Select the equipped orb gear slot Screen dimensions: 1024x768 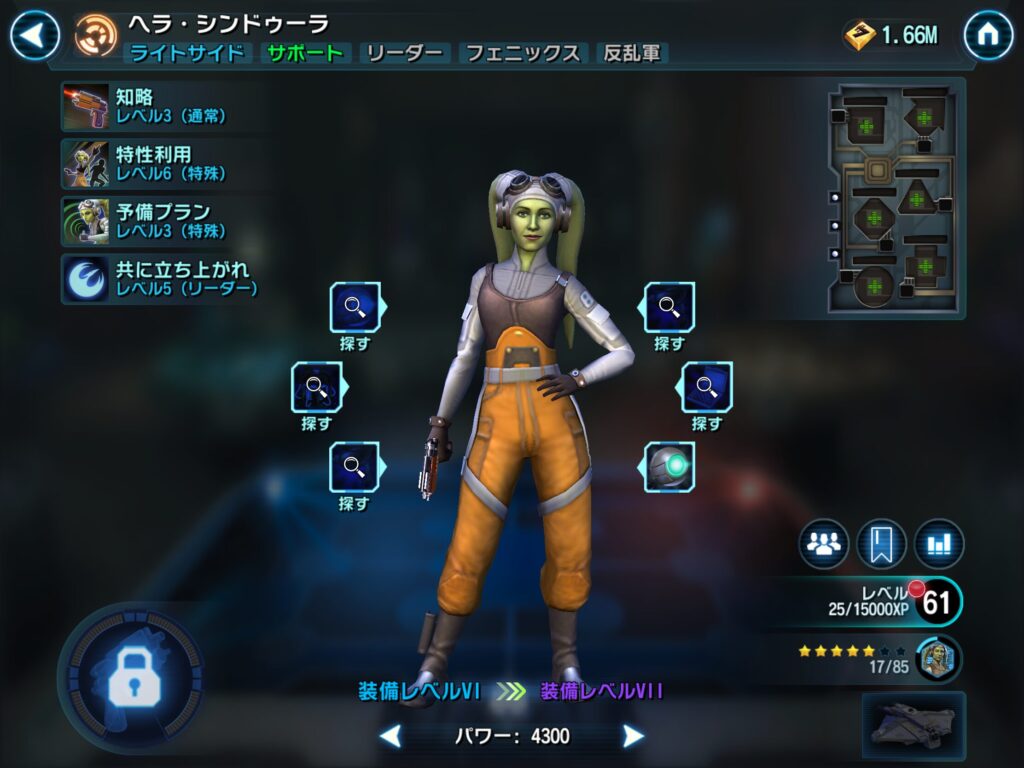(669, 467)
